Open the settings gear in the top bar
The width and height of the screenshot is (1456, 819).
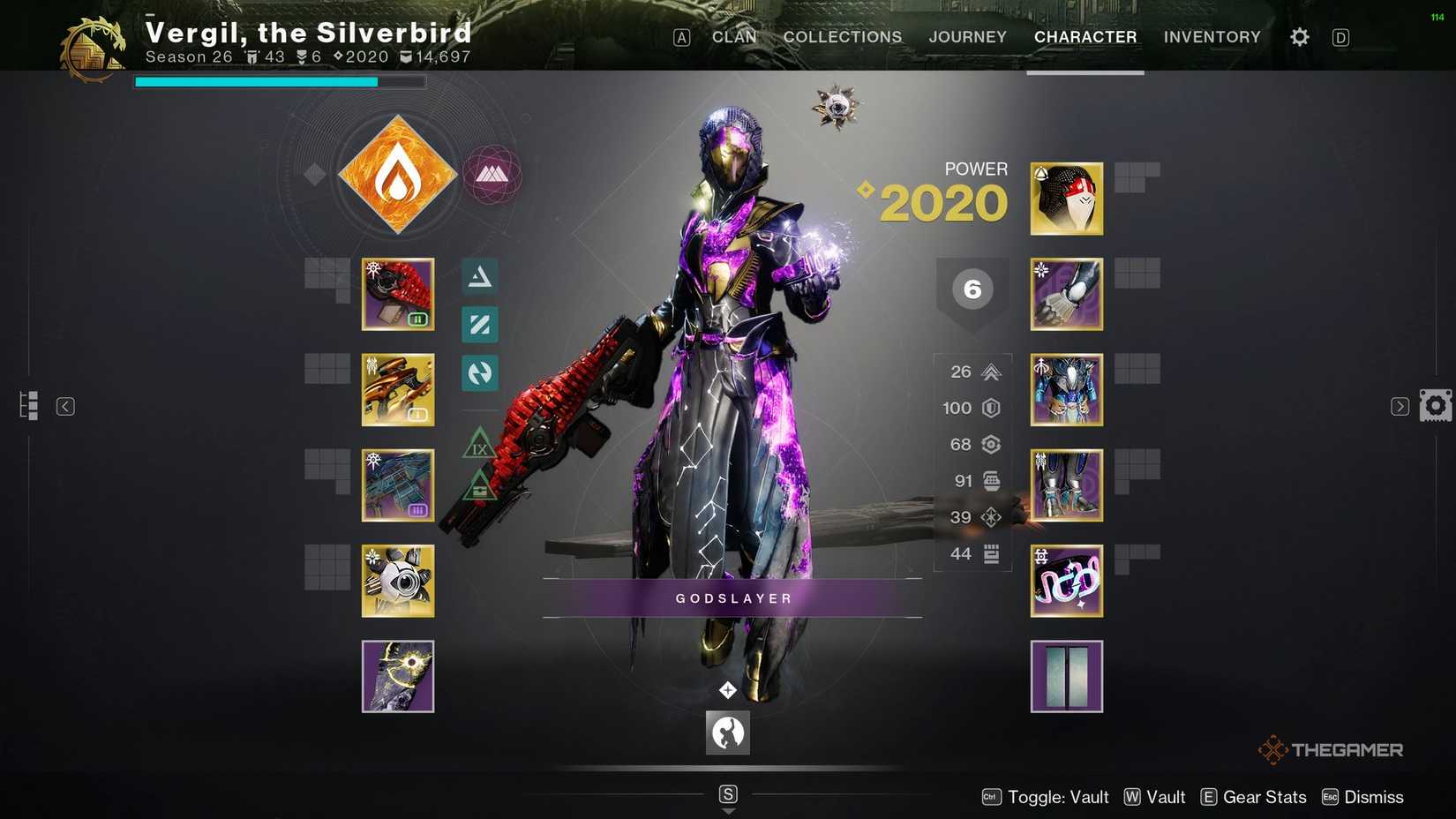click(x=1298, y=36)
